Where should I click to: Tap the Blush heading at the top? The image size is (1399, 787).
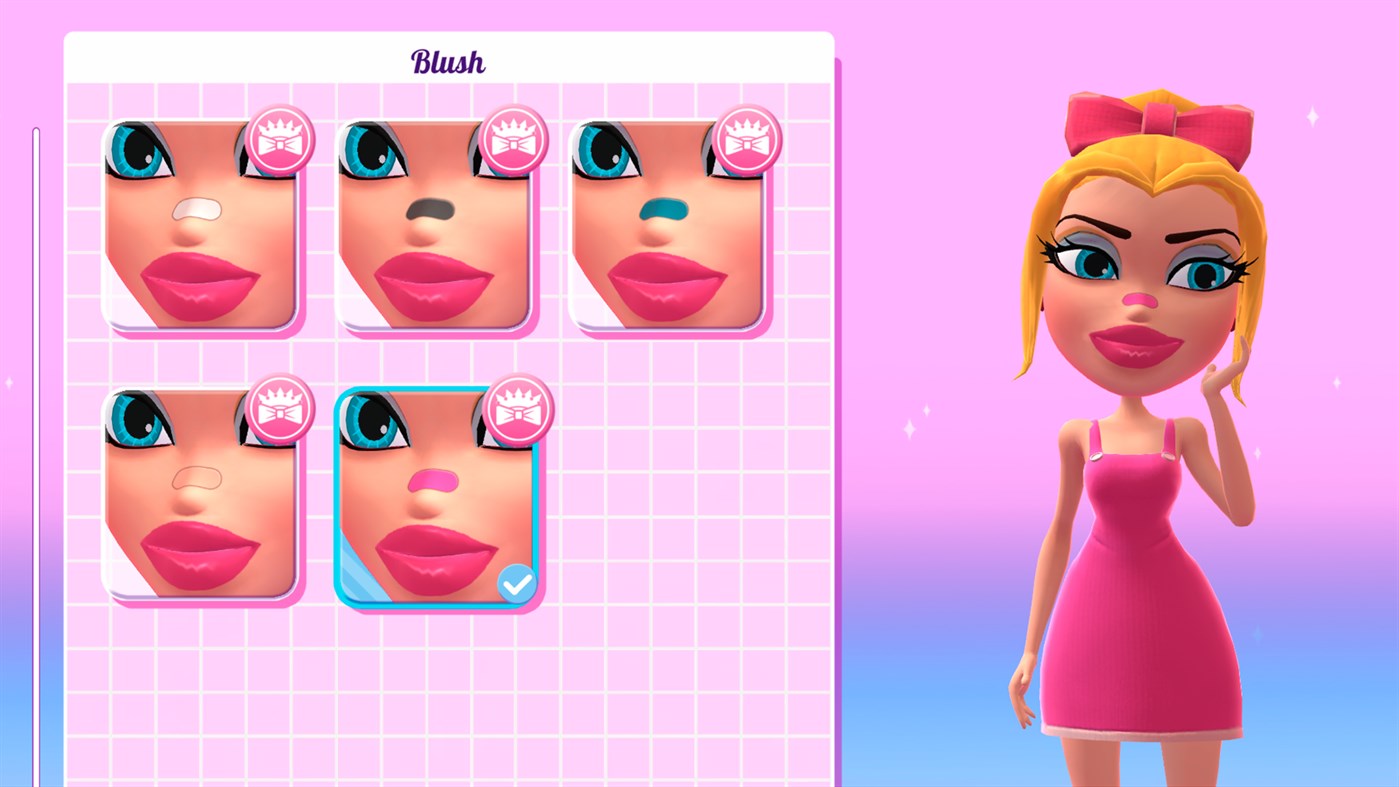click(x=448, y=60)
